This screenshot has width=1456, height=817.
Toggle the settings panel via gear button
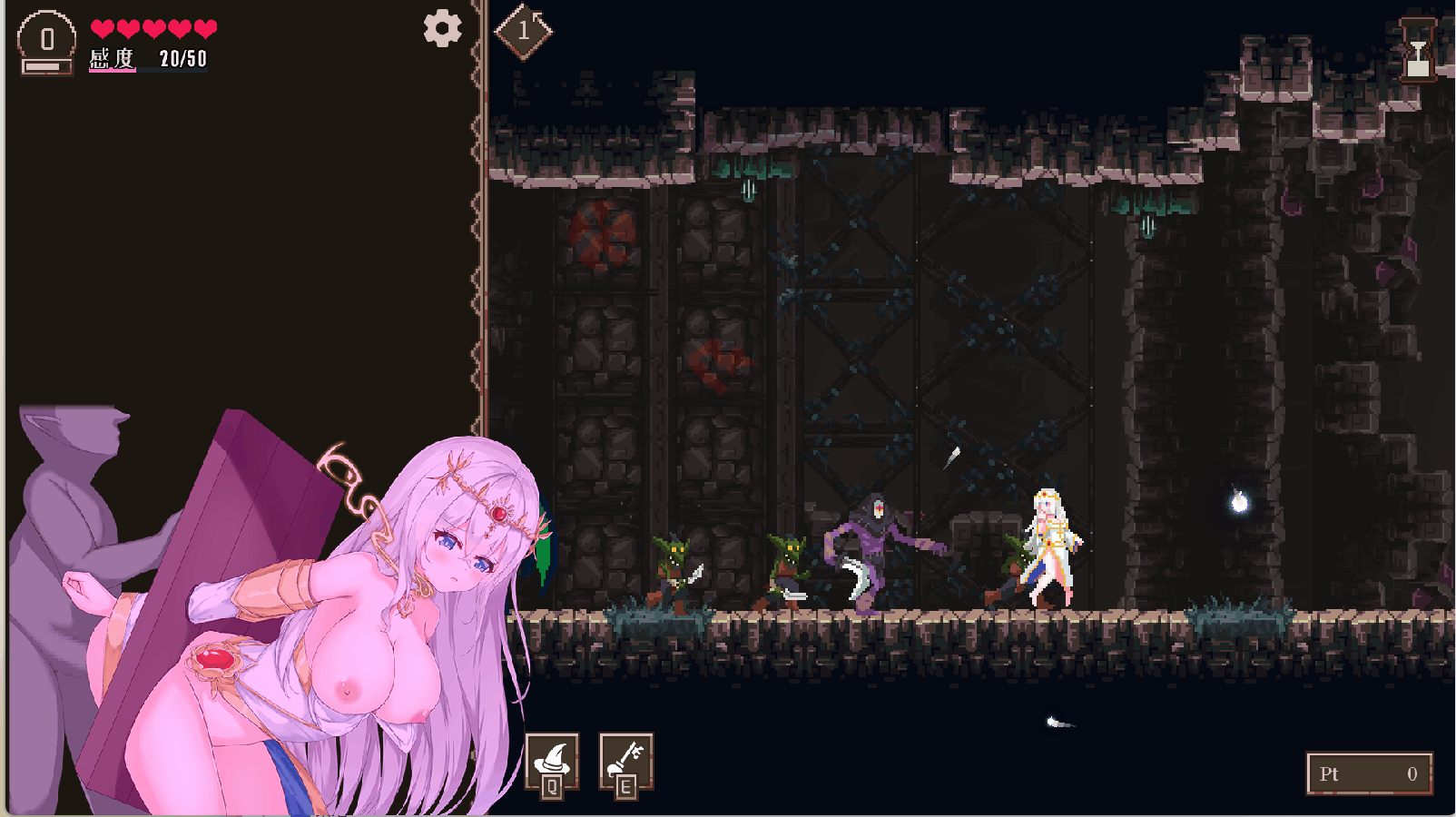[442, 30]
